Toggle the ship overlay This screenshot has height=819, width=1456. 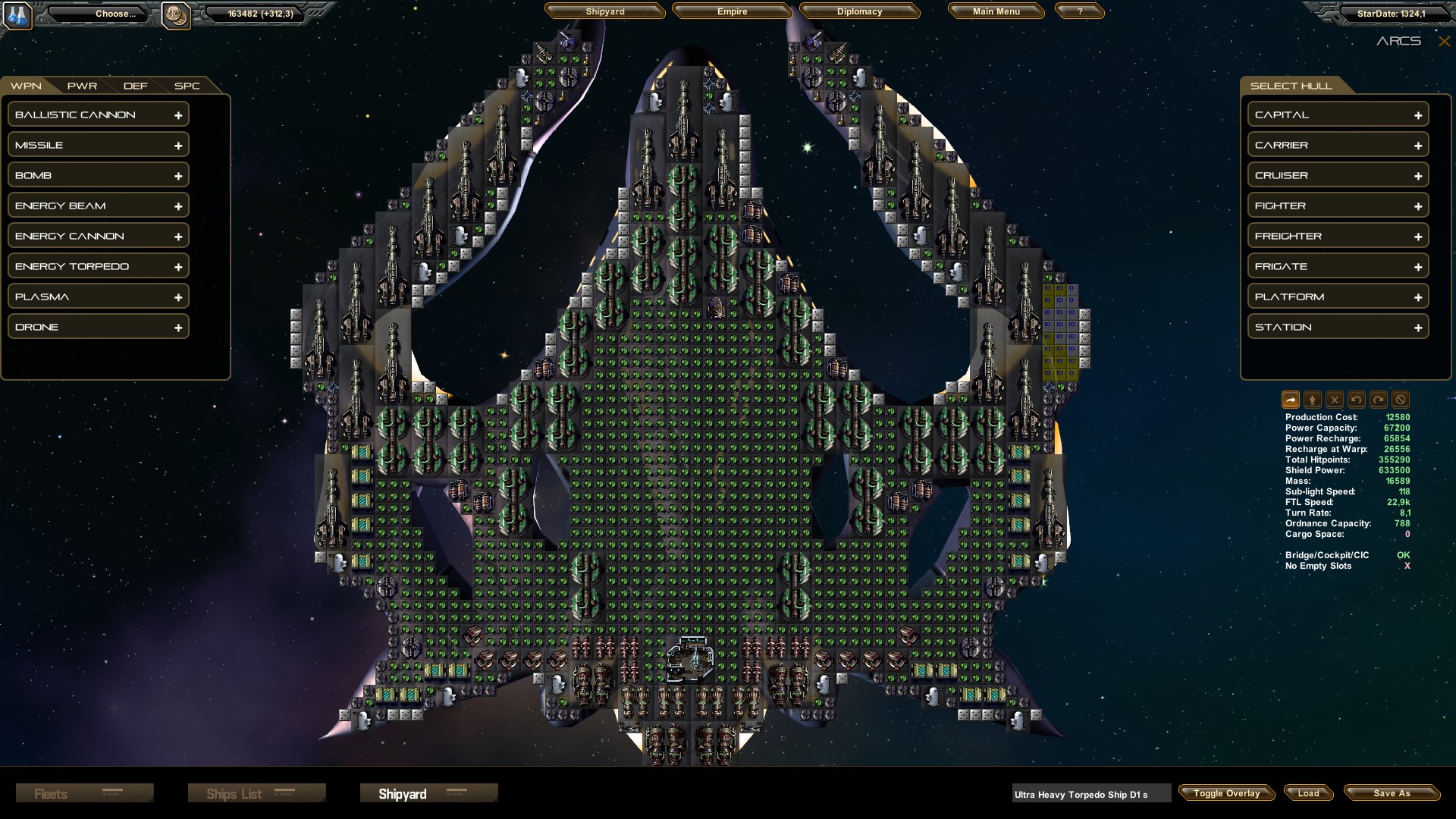[x=1226, y=793]
